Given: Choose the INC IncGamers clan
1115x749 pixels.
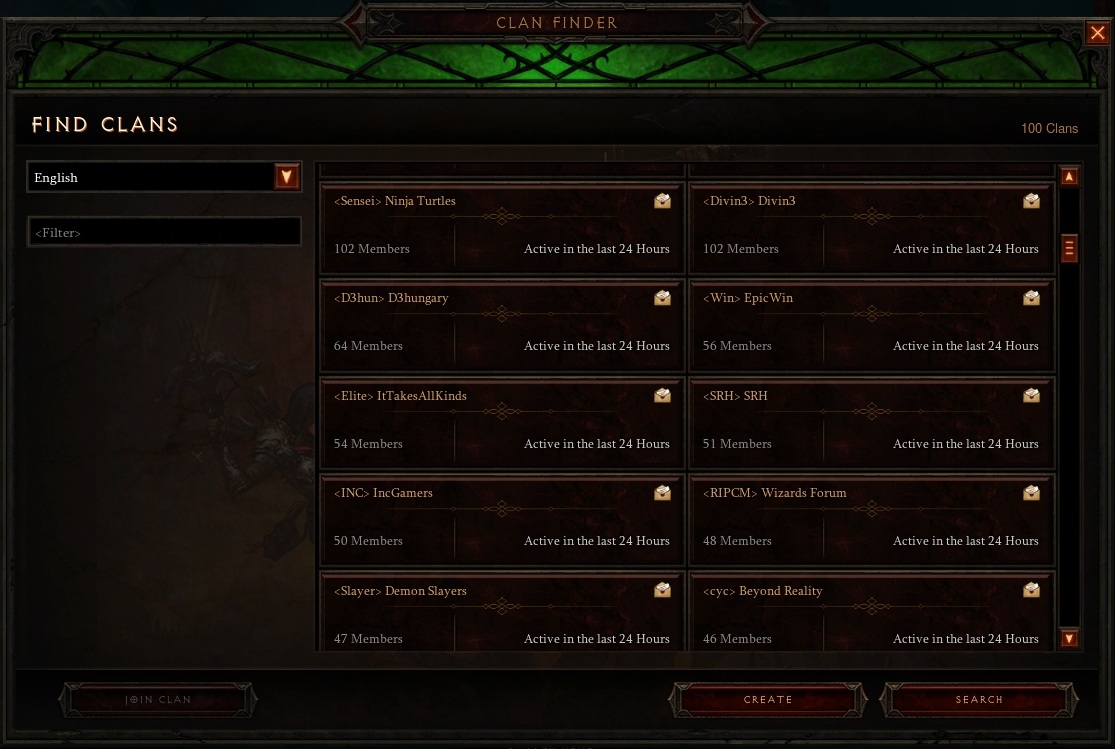Looking at the screenshot, I should tap(502, 519).
